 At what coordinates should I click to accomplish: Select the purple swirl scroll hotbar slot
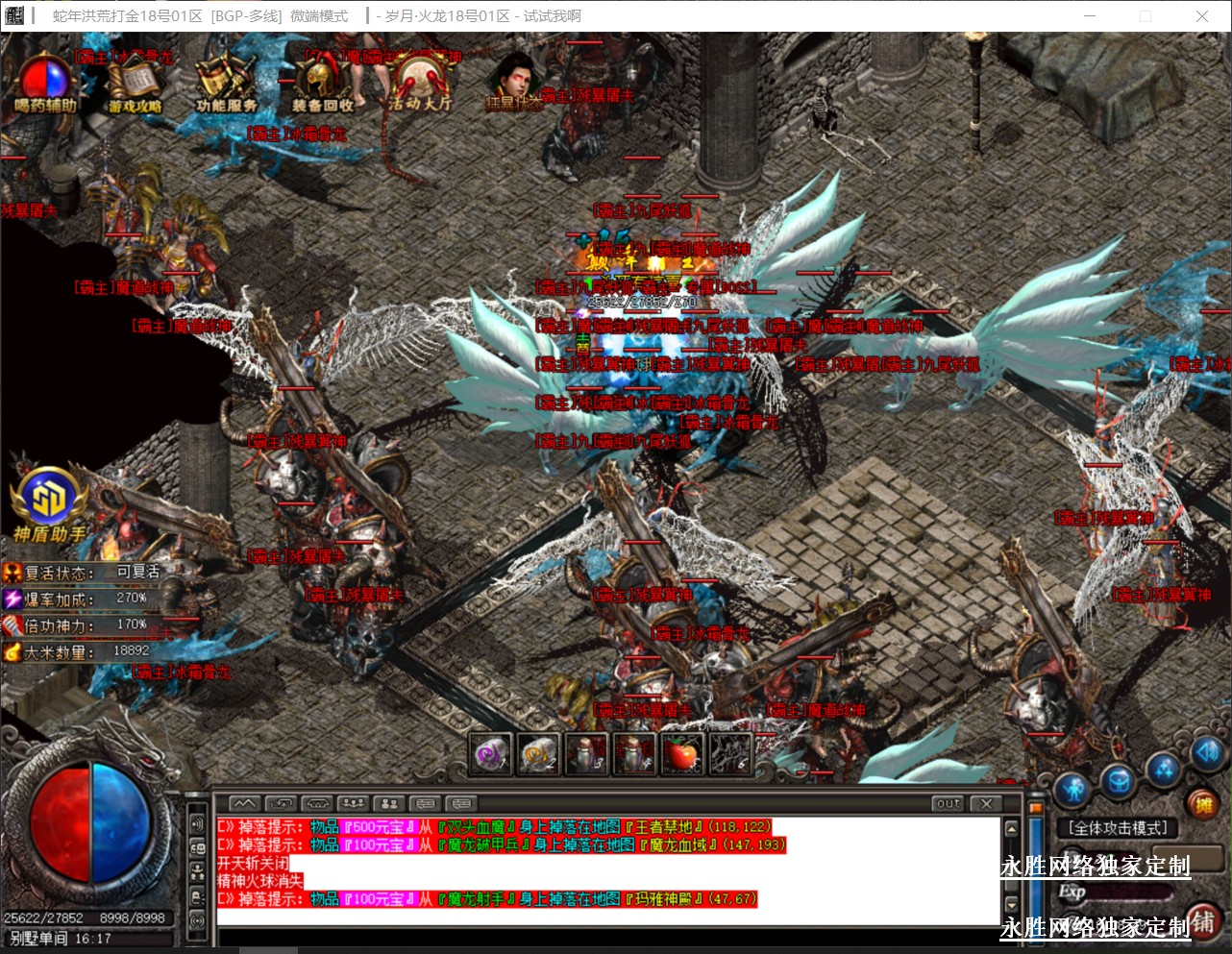pos(490,755)
